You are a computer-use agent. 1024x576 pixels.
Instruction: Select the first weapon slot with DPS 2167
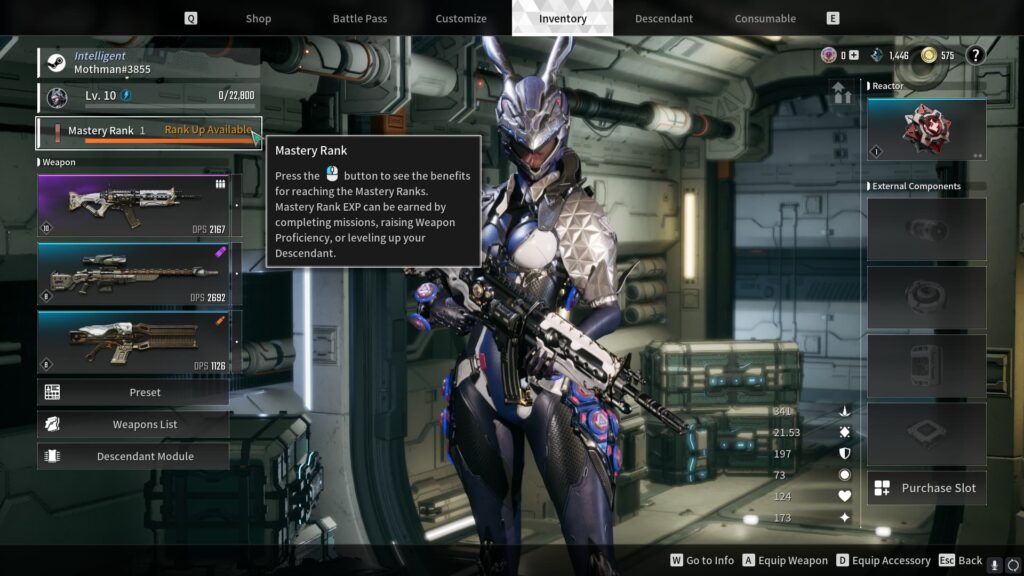tap(134, 206)
